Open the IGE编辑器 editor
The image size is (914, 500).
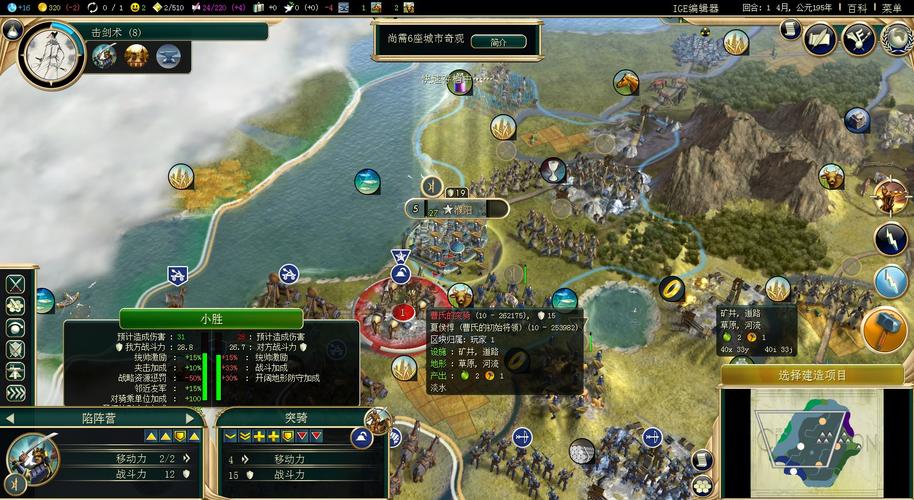pyautogui.click(x=694, y=8)
